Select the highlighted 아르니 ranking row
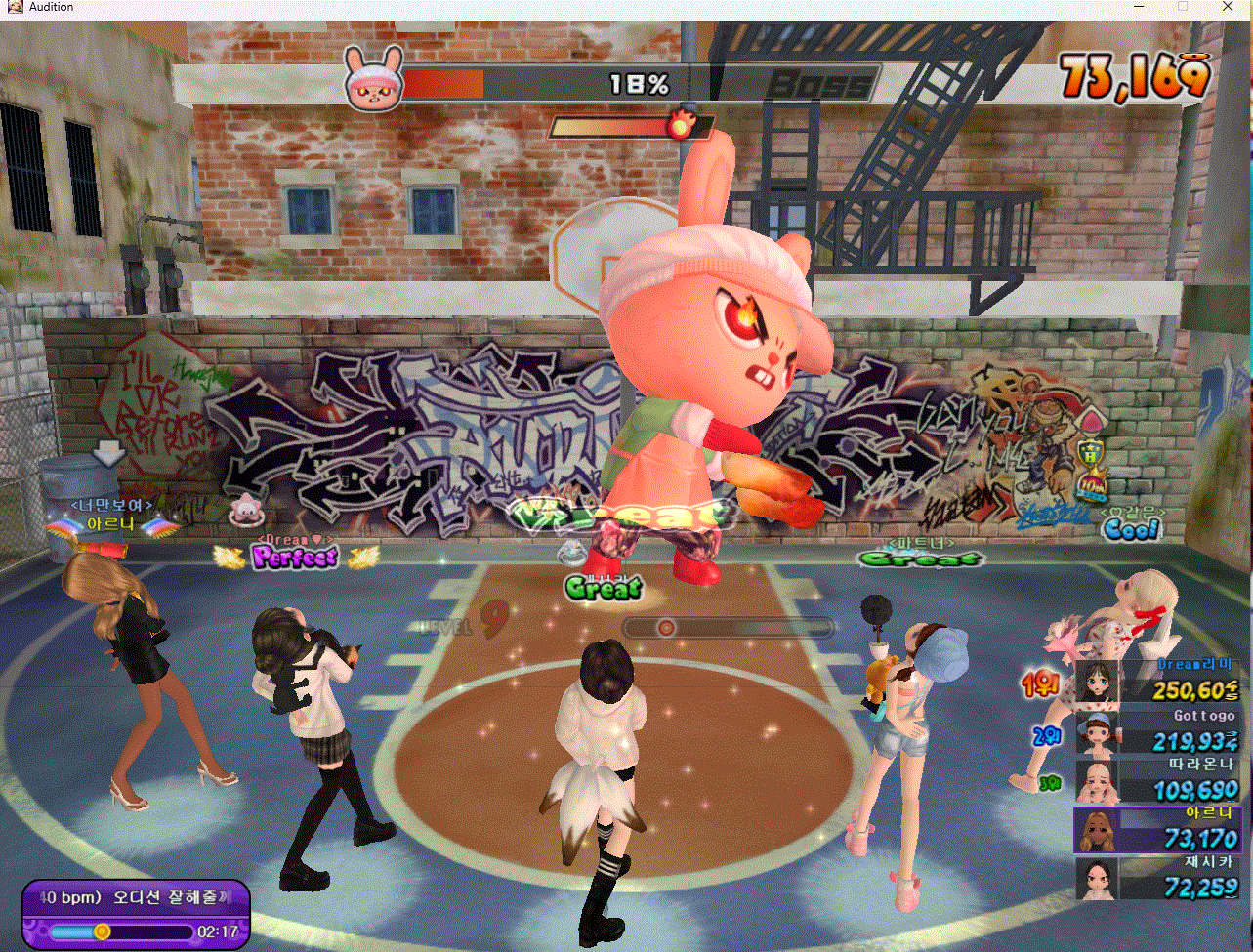This screenshot has width=1253, height=952. pyautogui.click(x=1160, y=830)
